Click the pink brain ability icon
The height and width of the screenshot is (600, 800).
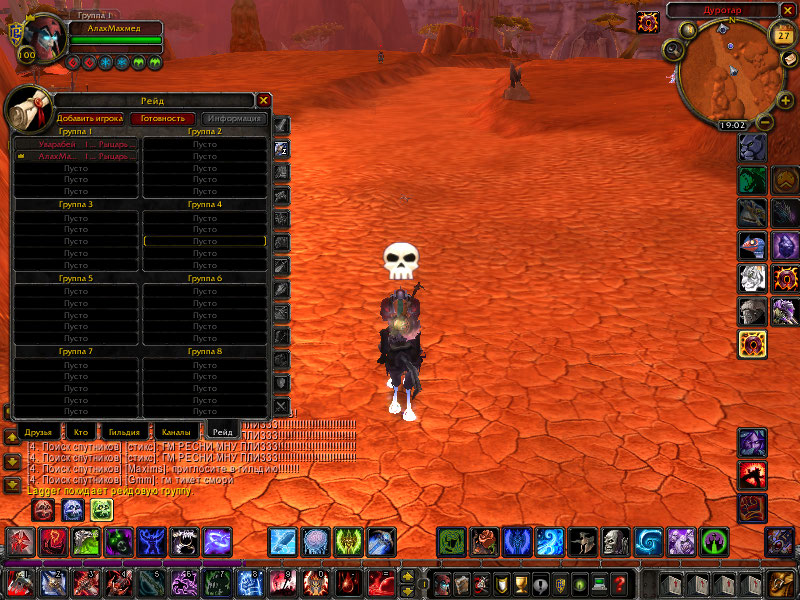click(316, 542)
